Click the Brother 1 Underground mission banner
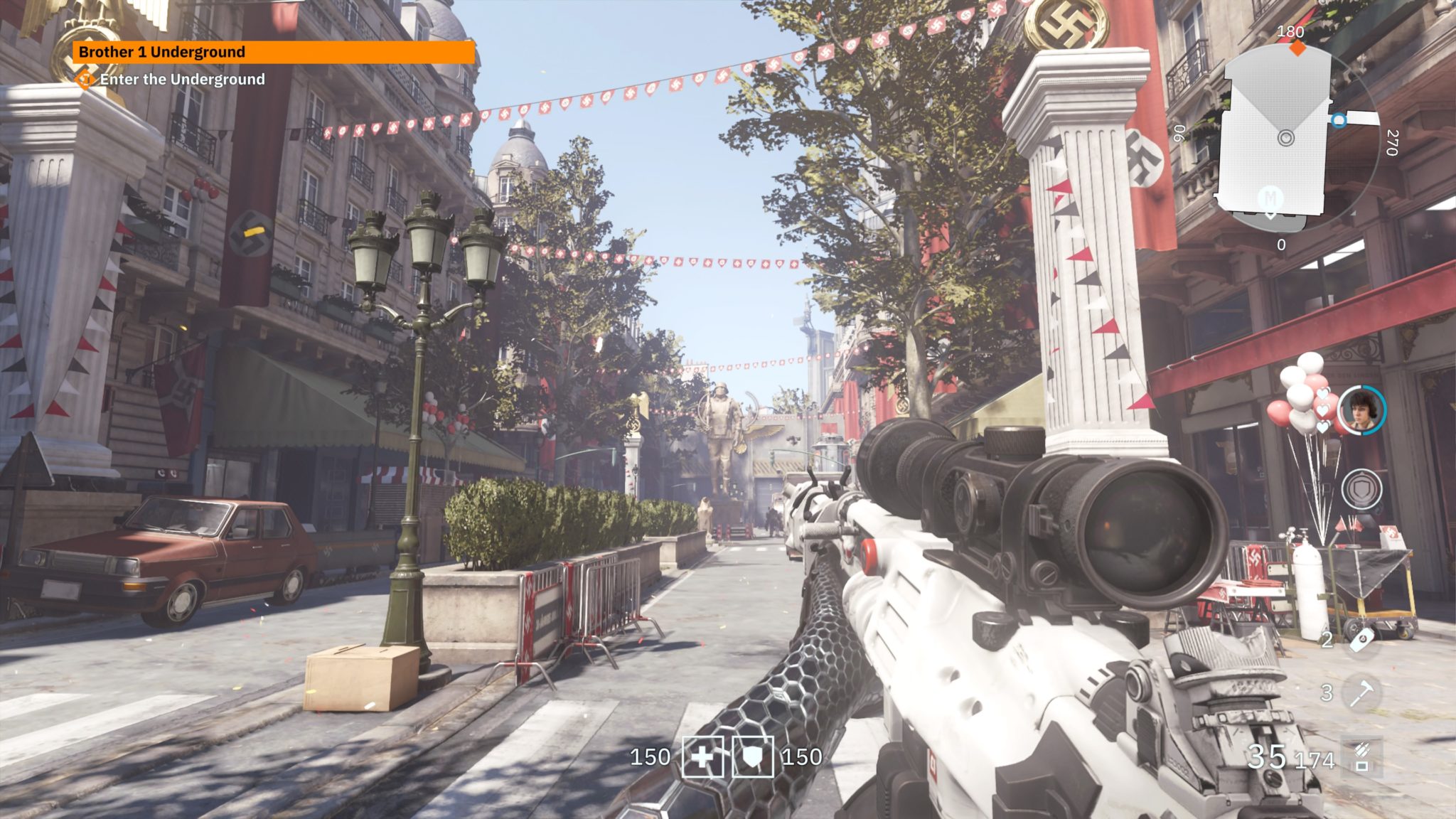 click(x=273, y=52)
